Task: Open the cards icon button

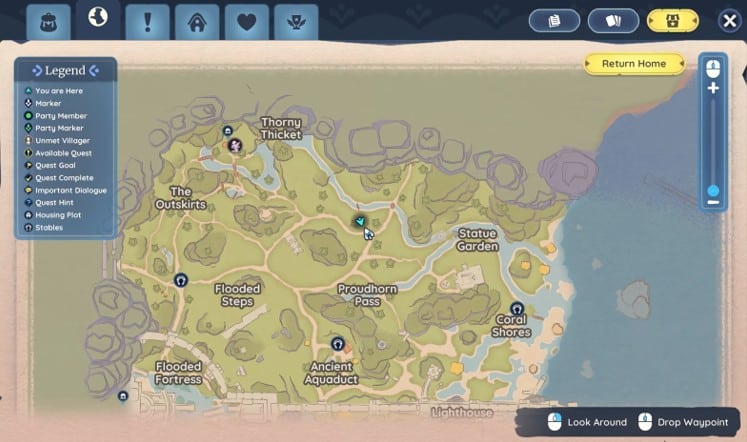Action: 613,21
